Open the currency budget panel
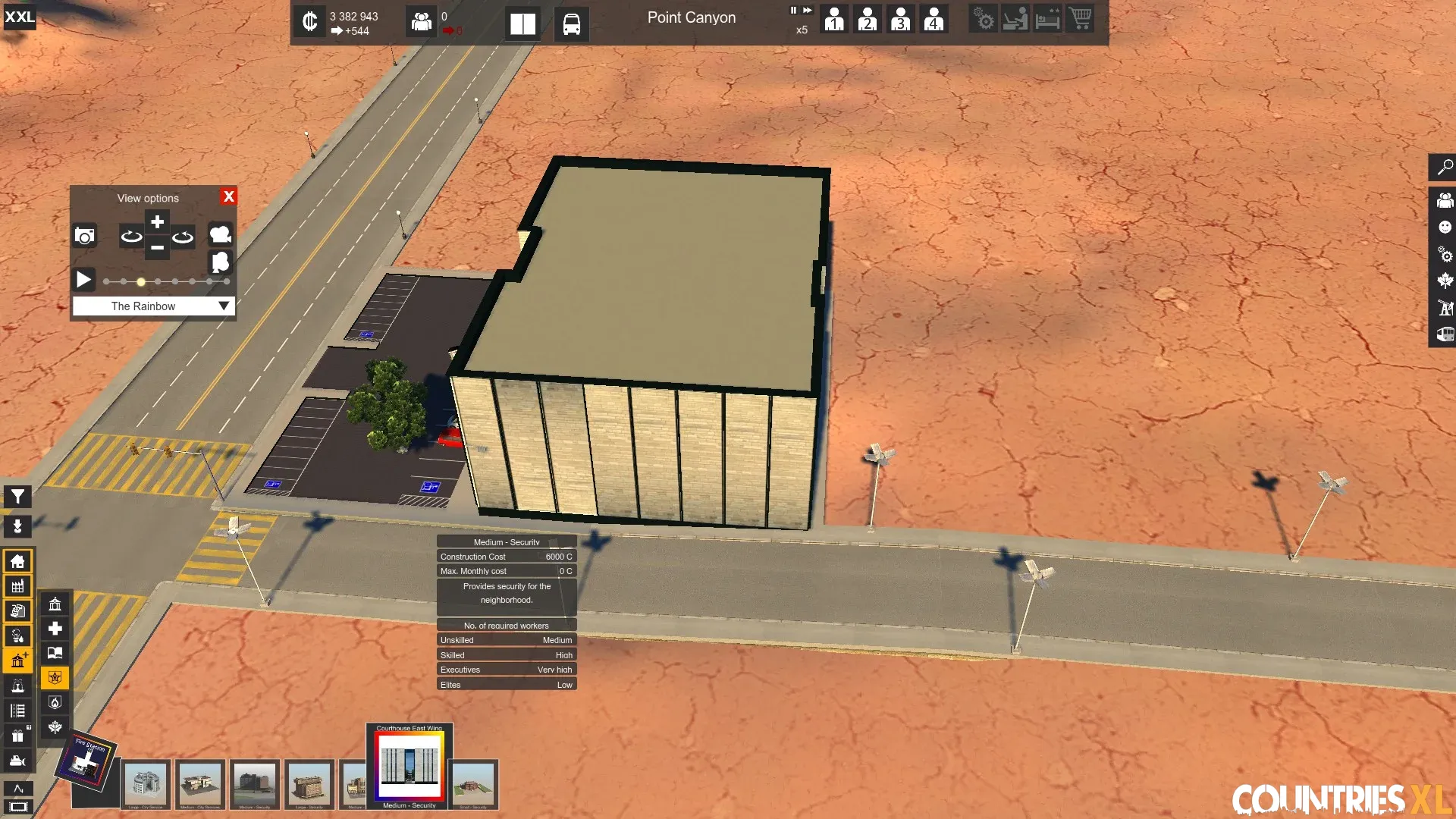This screenshot has width=1456, height=819. coord(309,21)
